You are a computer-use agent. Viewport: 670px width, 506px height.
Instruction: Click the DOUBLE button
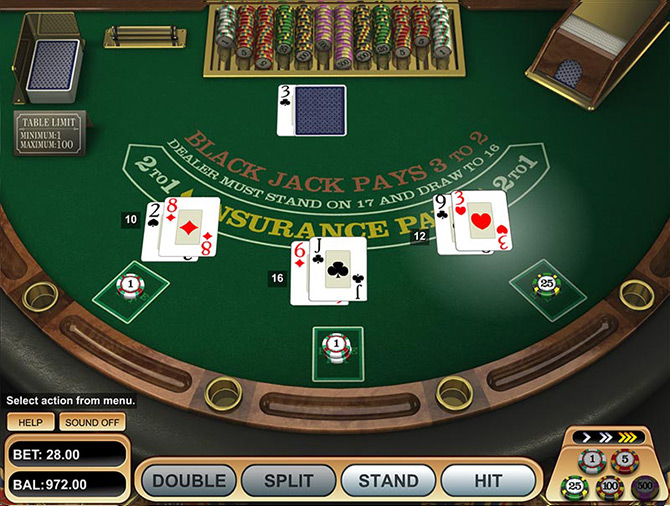coord(189,481)
